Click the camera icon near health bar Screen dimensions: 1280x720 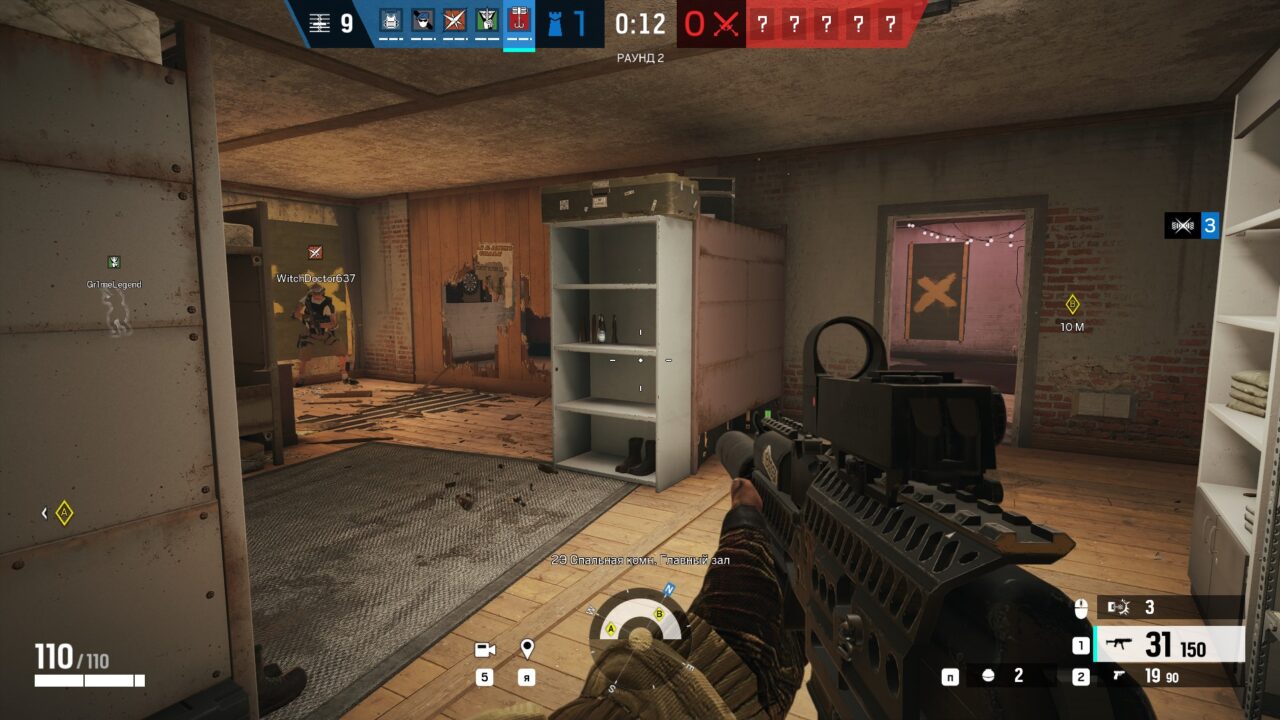click(x=486, y=649)
